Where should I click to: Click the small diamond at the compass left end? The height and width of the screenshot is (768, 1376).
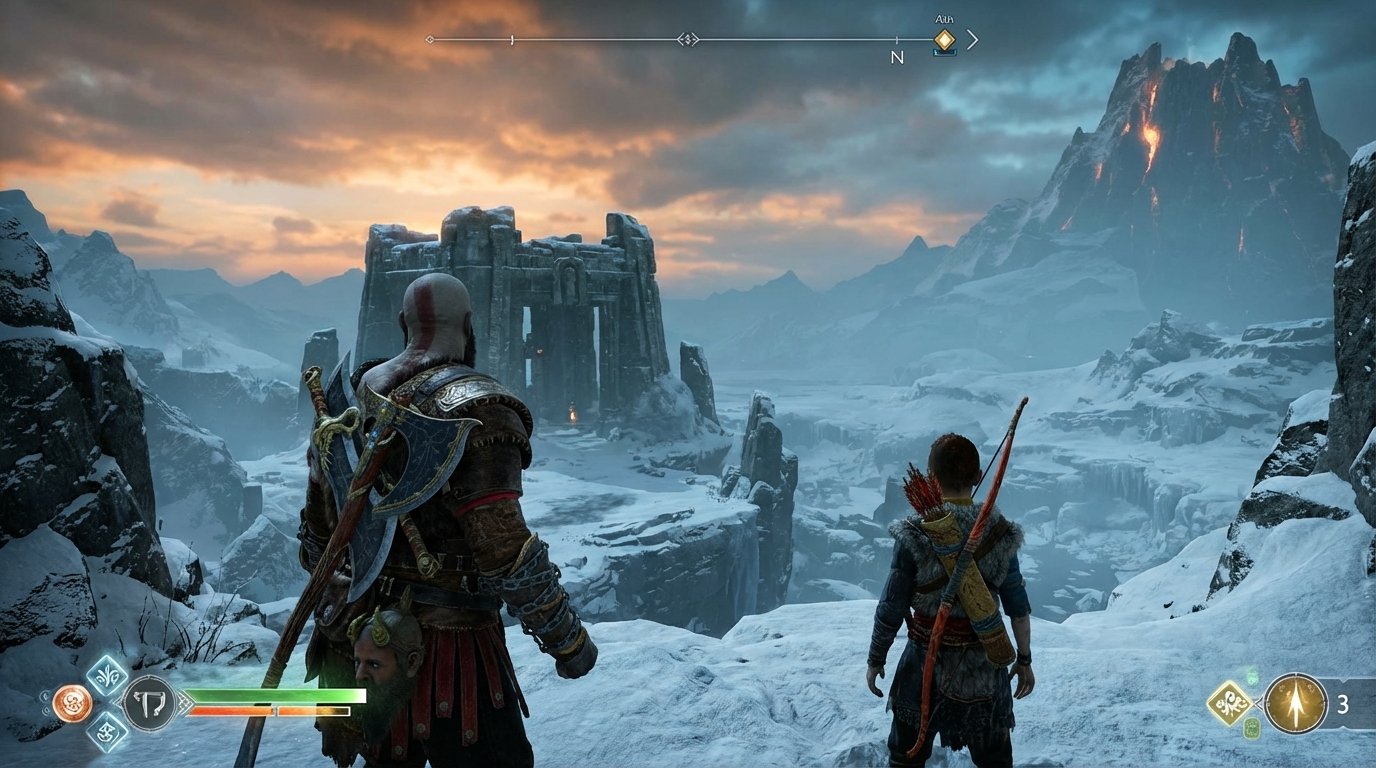[428, 39]
